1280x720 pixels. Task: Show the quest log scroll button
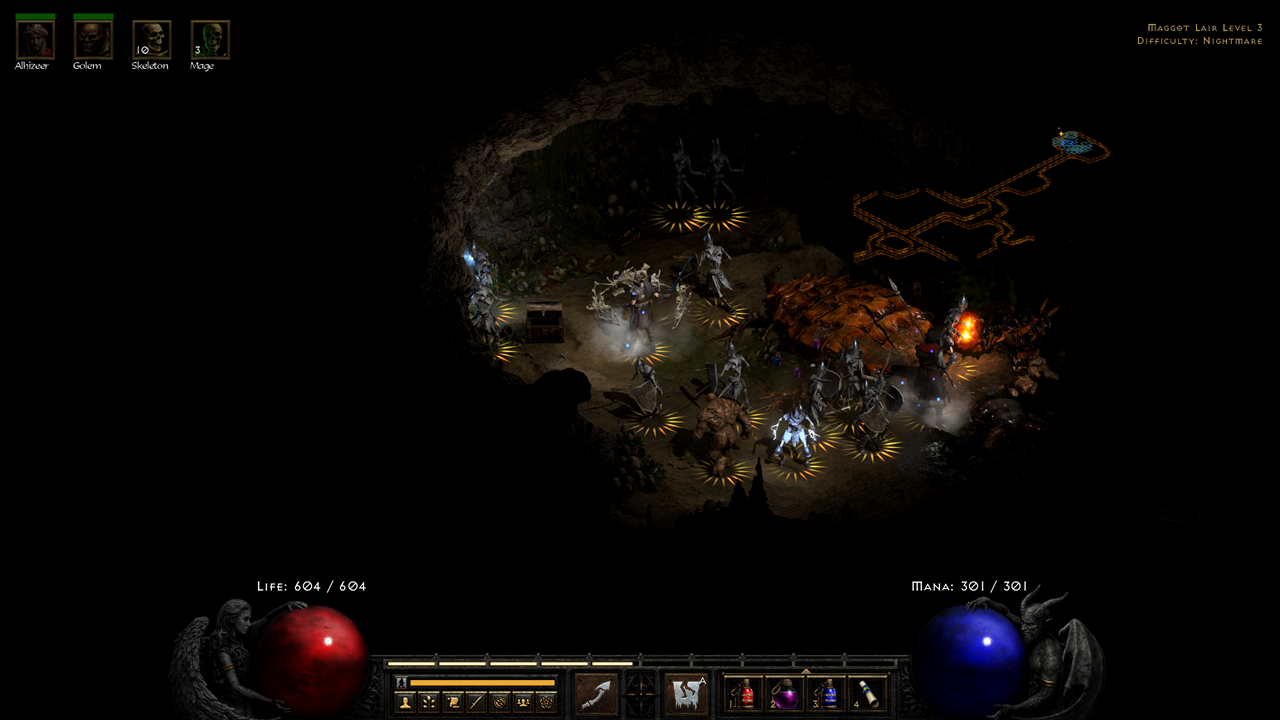(453, 702)
